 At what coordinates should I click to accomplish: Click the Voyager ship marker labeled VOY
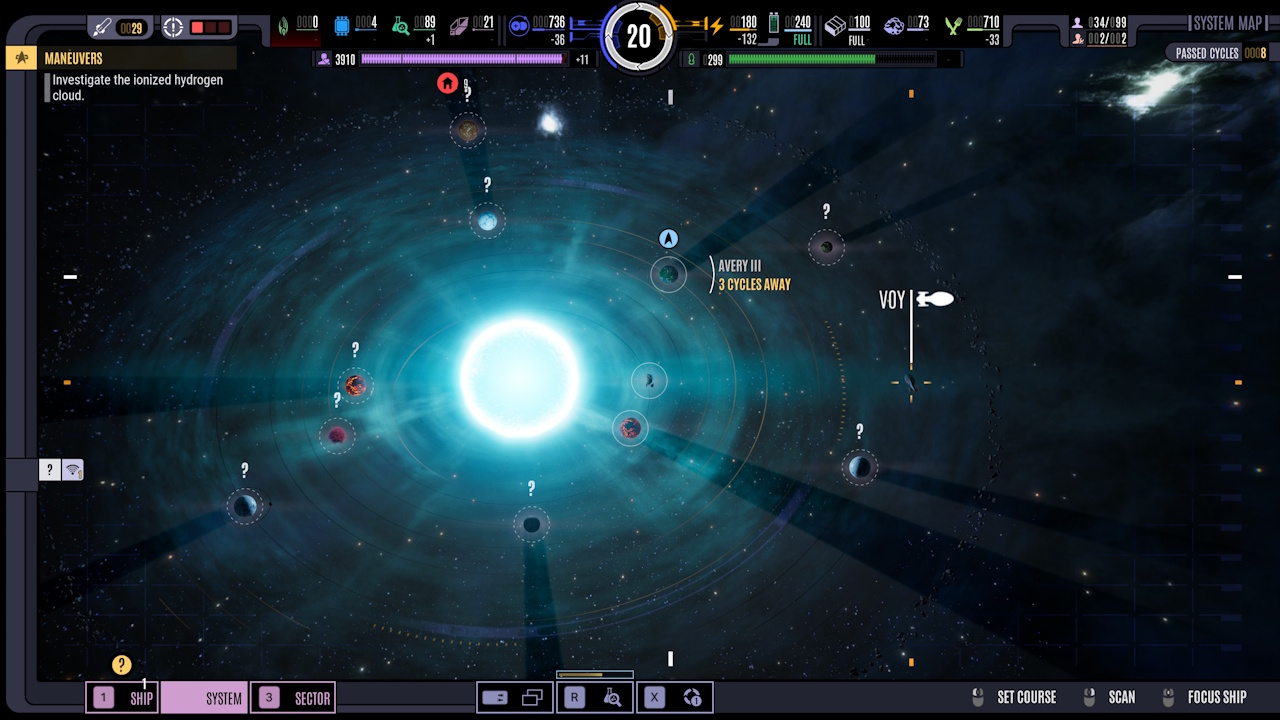pos(934,299)
